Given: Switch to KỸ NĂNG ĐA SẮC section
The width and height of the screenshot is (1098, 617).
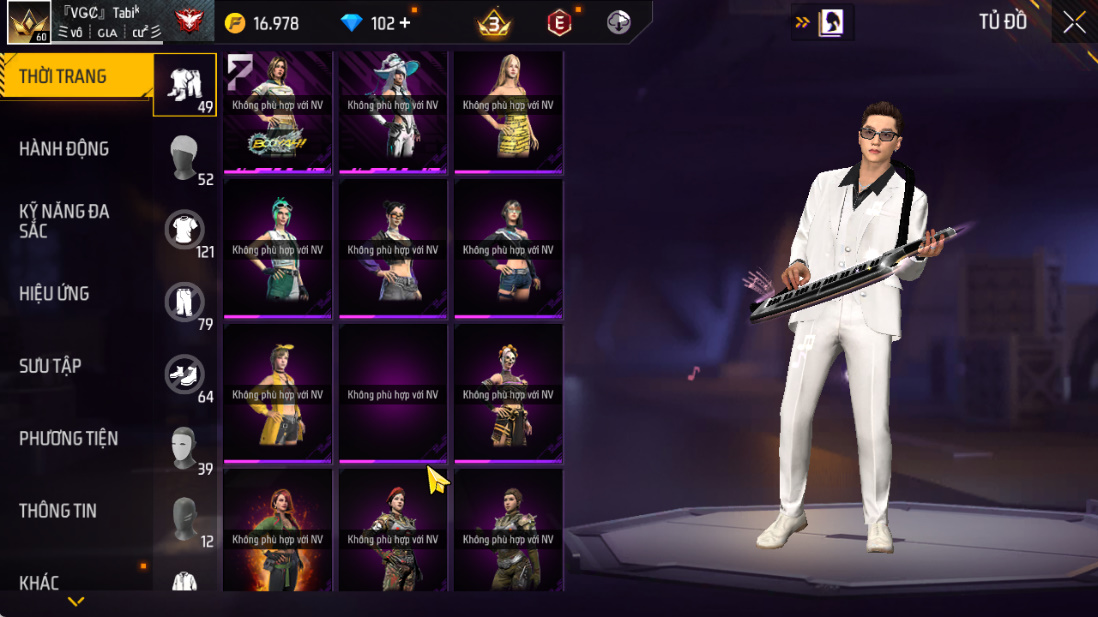Looking at the screenshot, I should pyautogui.click(x=64, y=221).
